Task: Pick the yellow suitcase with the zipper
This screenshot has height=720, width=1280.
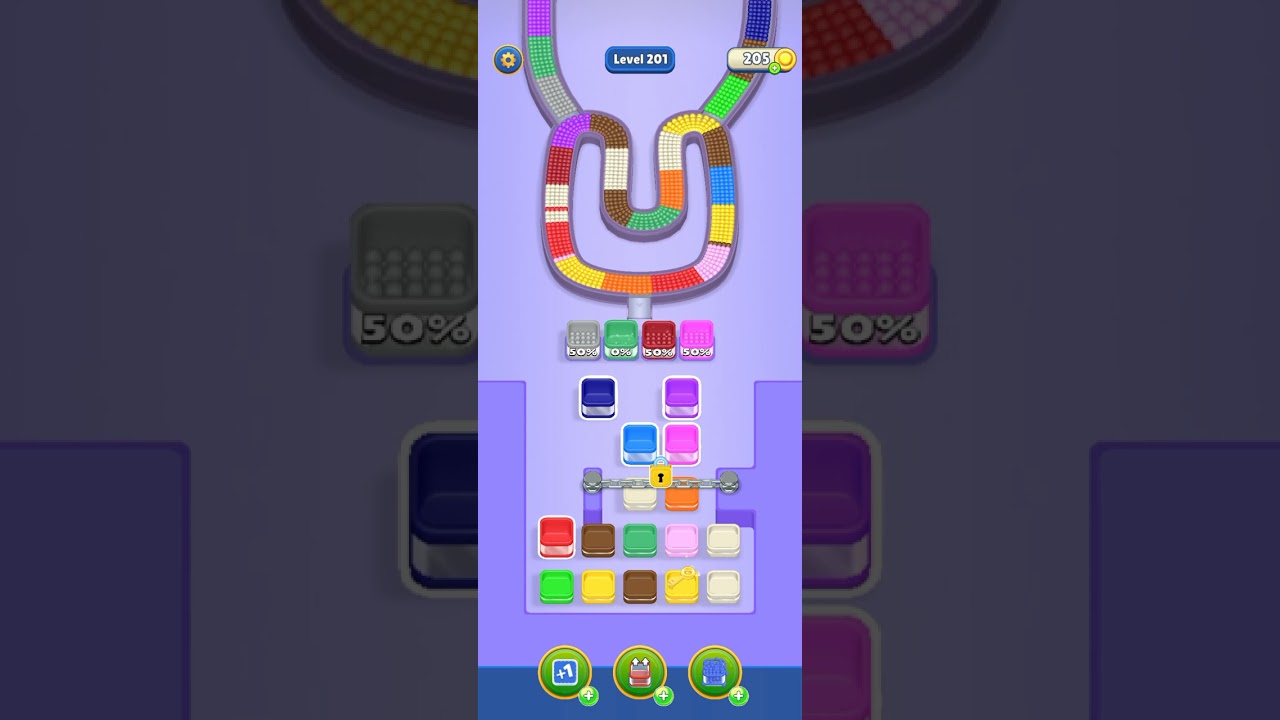Action: [681, 587]
